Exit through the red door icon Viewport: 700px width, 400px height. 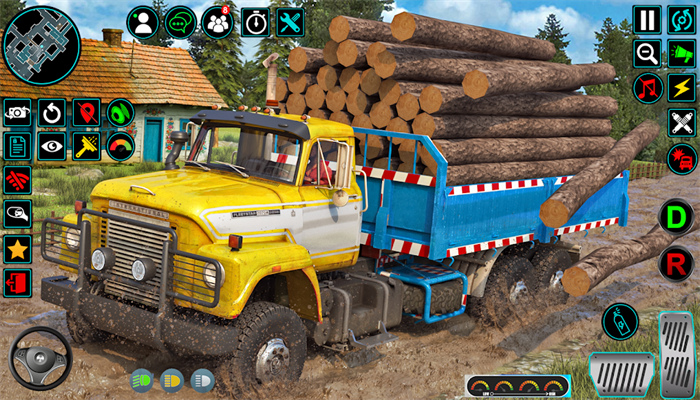pyautogui.click(x=17, y=283)
